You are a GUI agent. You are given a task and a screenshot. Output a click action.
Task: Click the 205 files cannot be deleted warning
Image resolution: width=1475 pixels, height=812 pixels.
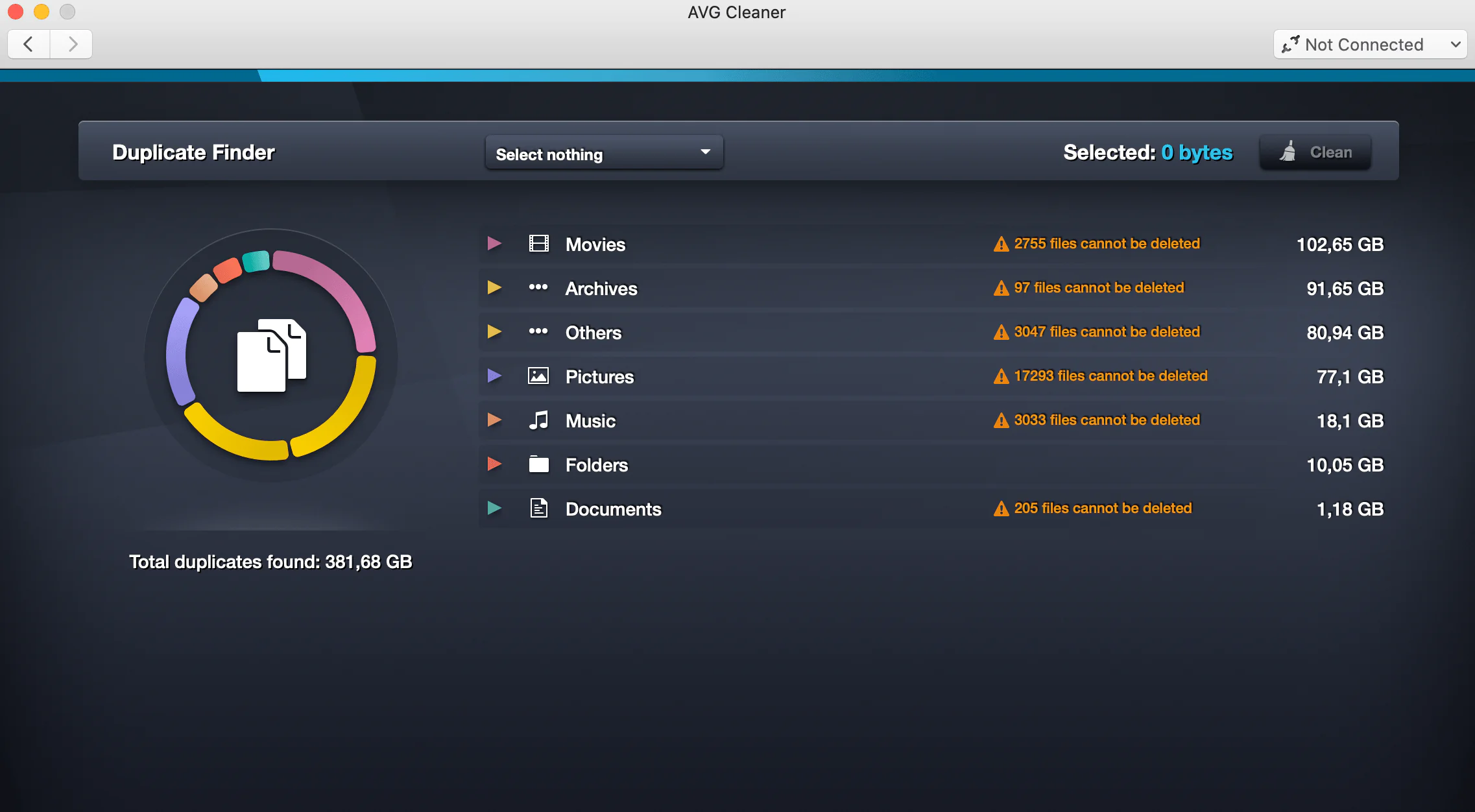coord(1093,508)
